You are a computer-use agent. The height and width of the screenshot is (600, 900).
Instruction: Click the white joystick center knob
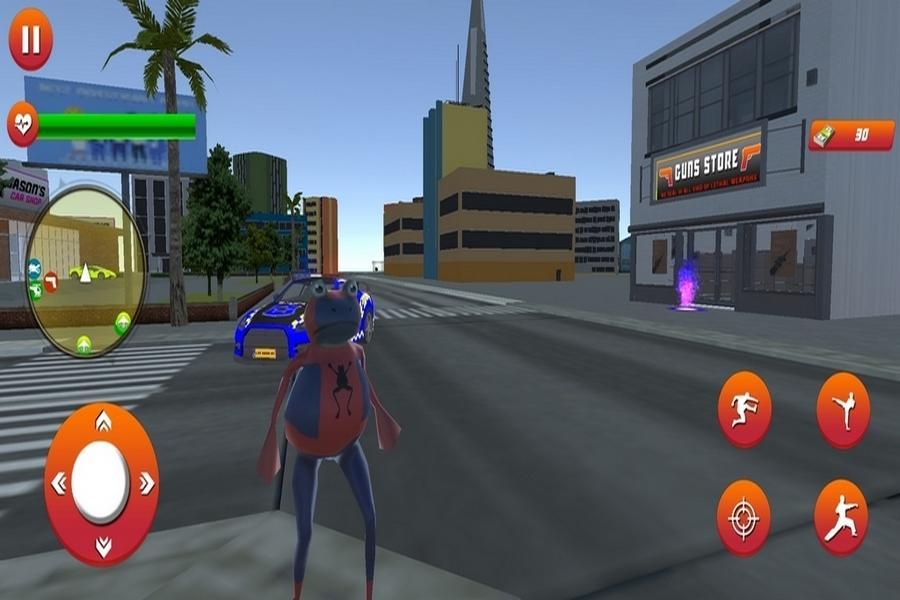tap(101, 482)
